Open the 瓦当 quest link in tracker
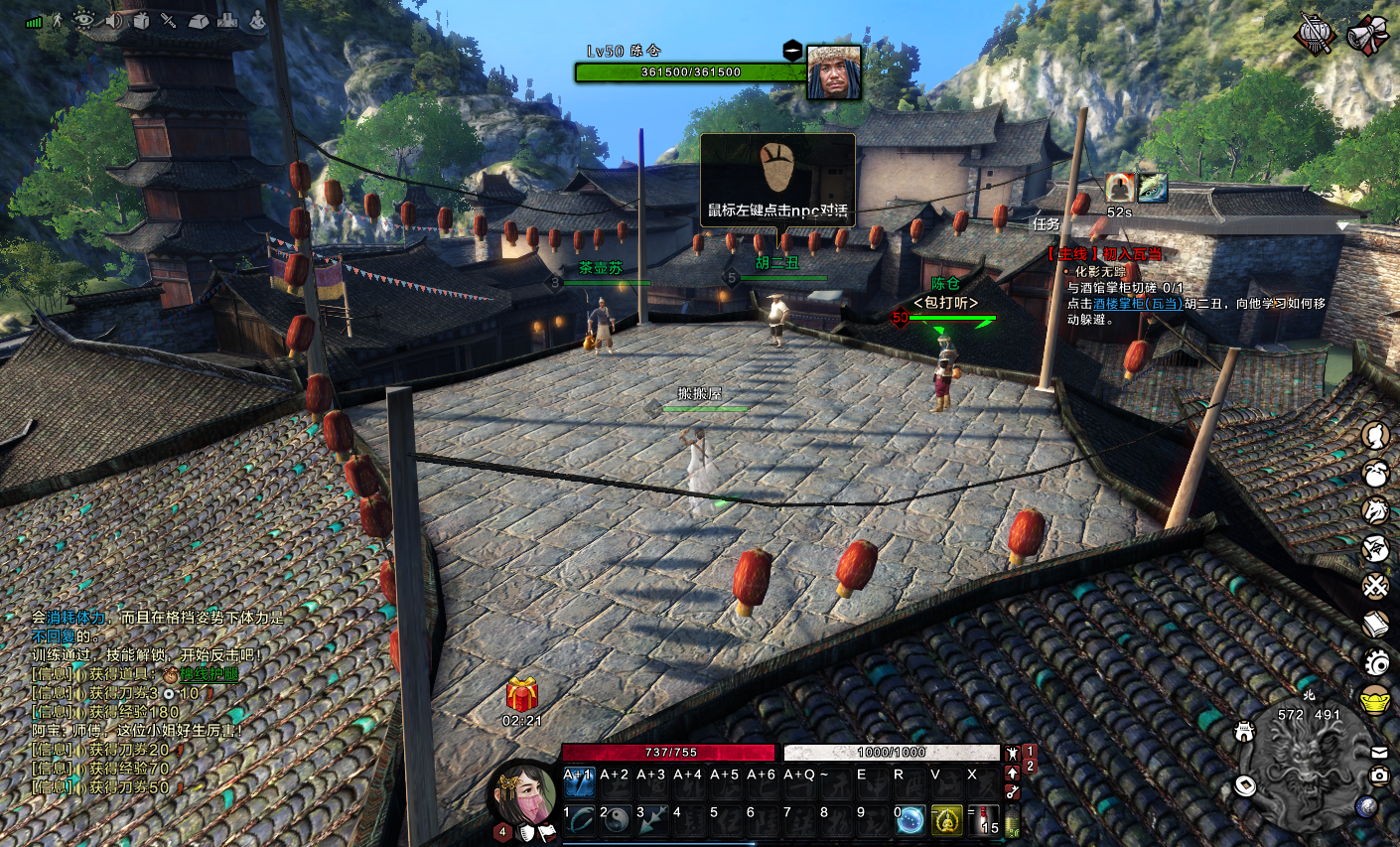1400x847 pixels. pyautogui.click(x=1137, y=304)
